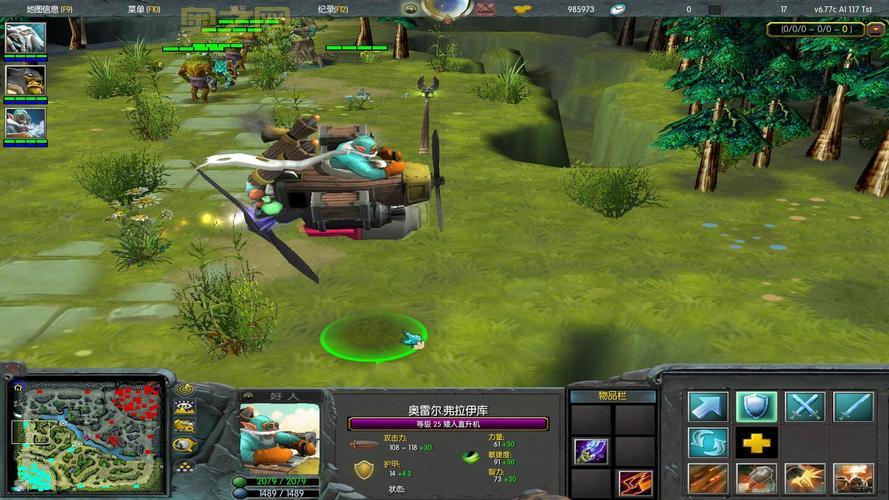Open hero skills with the yellow plus
Viewport: 889px width, 500px height.
click(757, 442)
